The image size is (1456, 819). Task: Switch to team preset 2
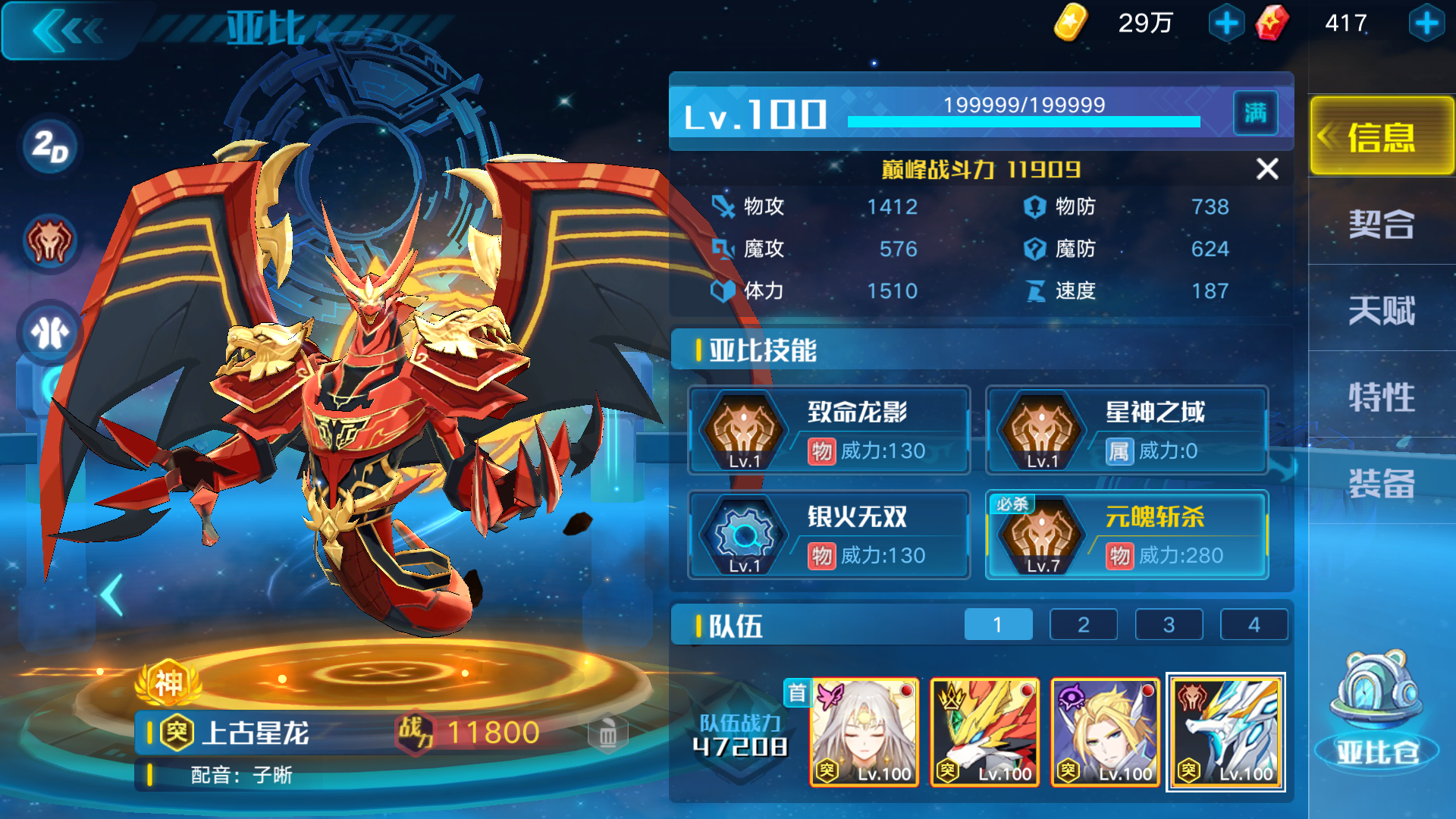coord(1083,625)
